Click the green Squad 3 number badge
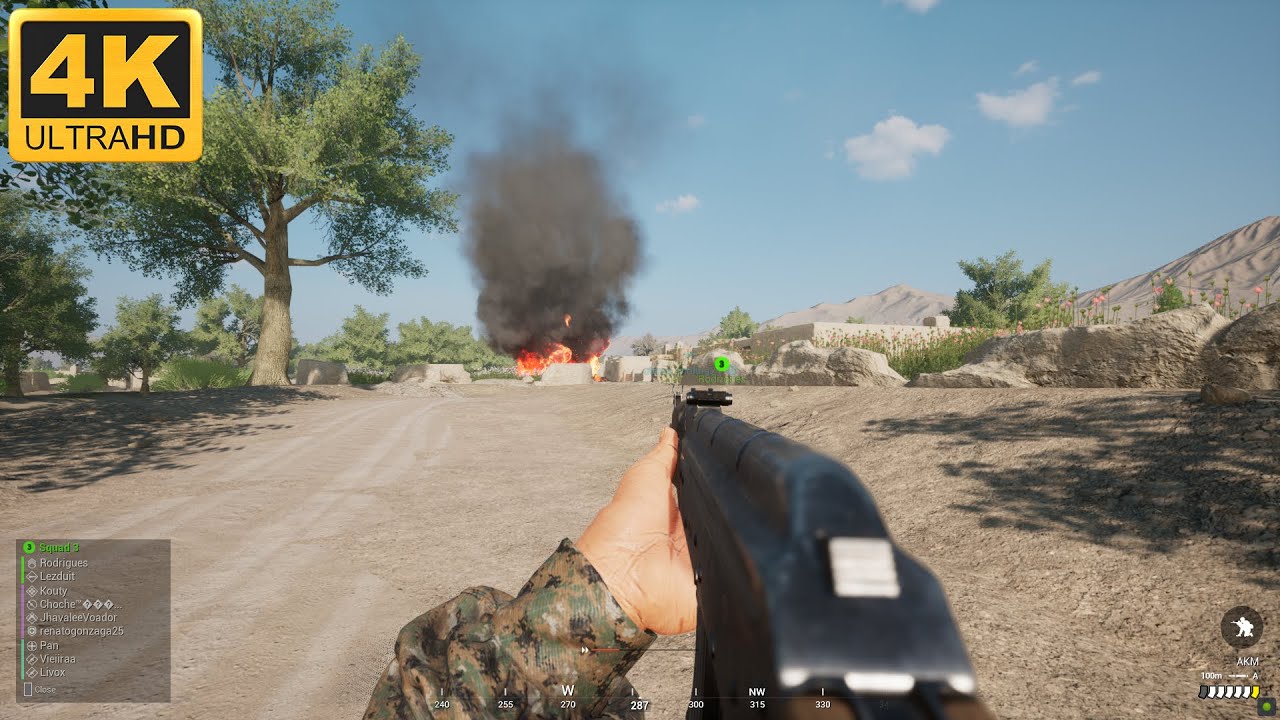Viewport: 1280px width, 720px height. [28, 547]
